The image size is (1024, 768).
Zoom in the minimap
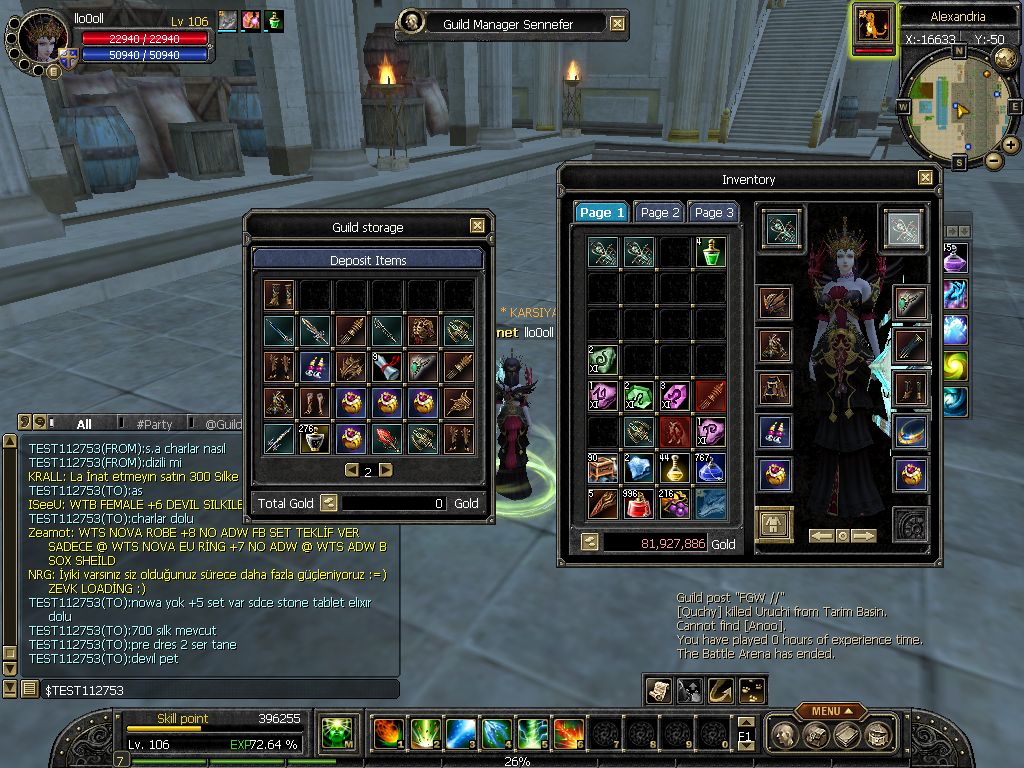click(1011, 145)
